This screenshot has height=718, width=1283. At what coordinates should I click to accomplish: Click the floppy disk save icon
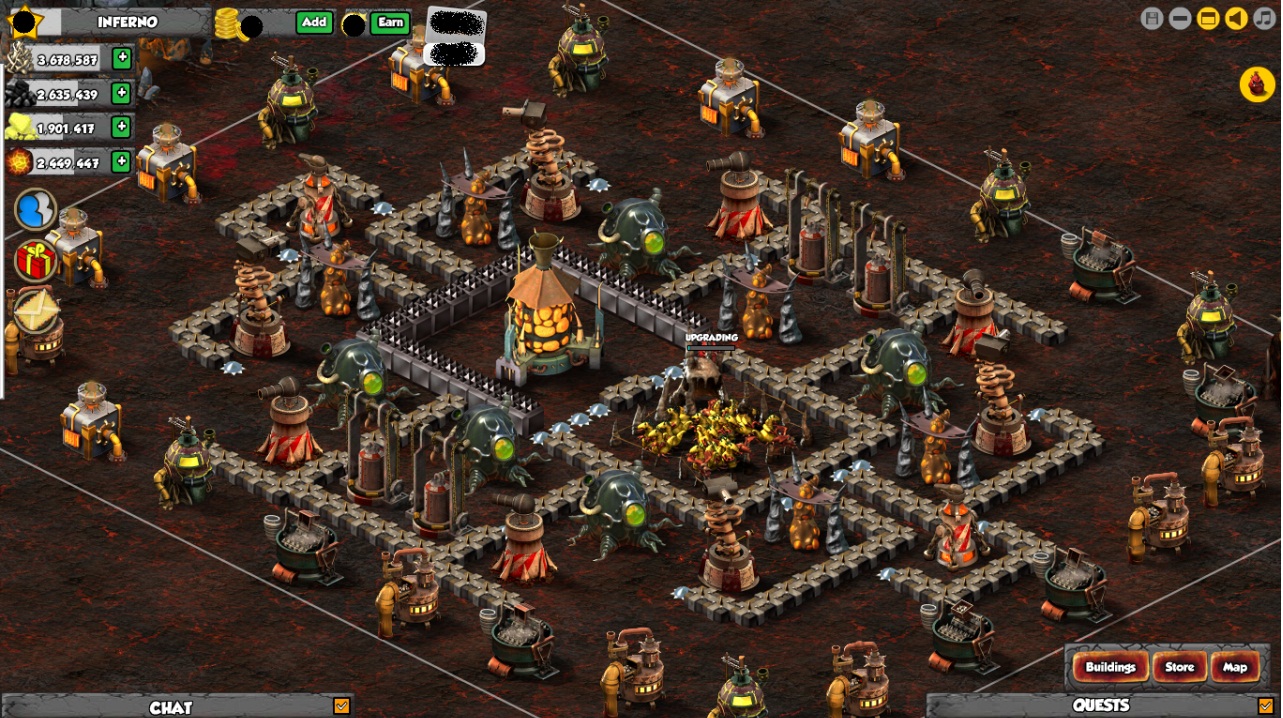coord(1152,18)
